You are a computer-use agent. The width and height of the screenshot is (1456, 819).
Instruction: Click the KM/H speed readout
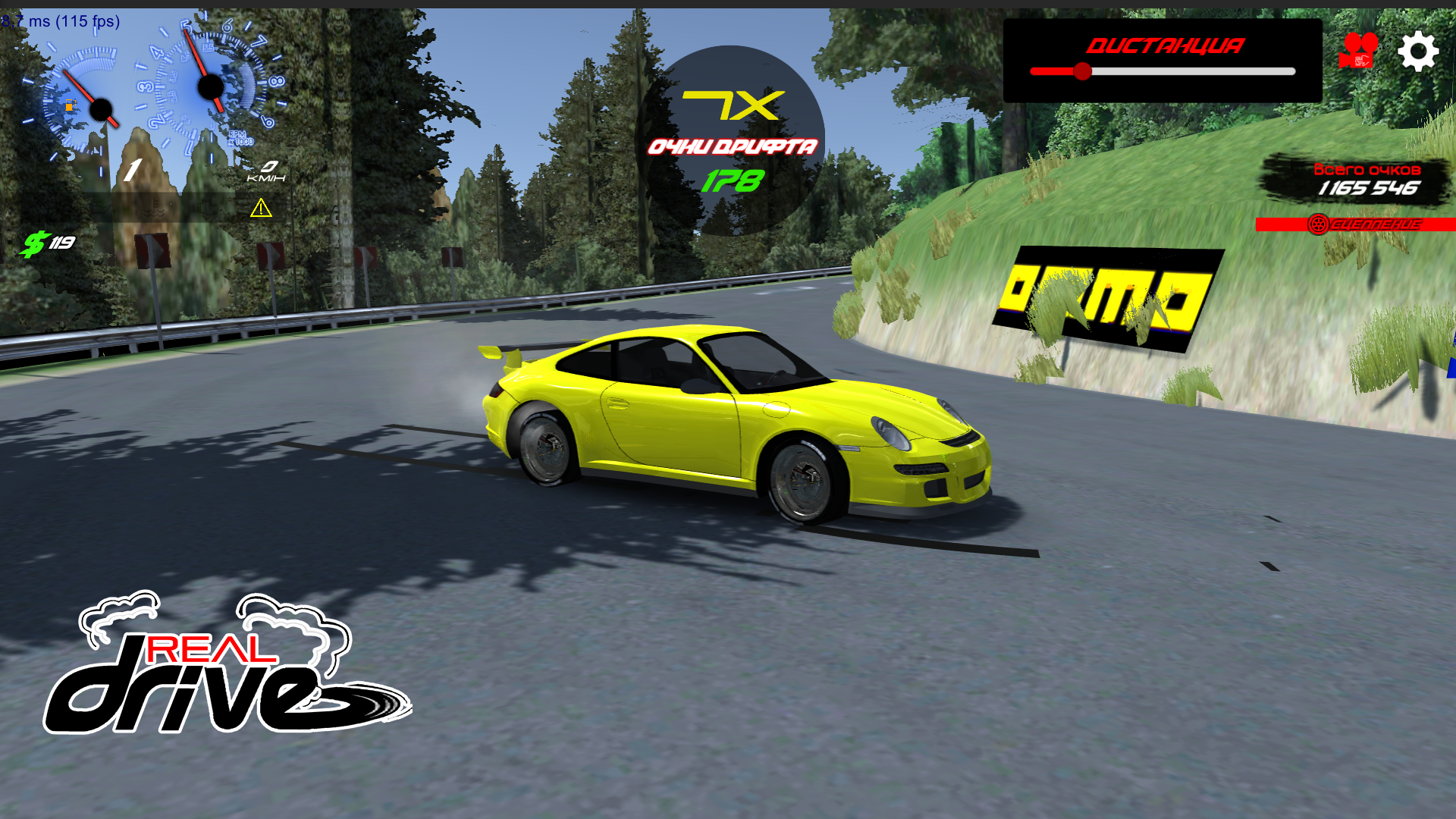pos(267,171)
